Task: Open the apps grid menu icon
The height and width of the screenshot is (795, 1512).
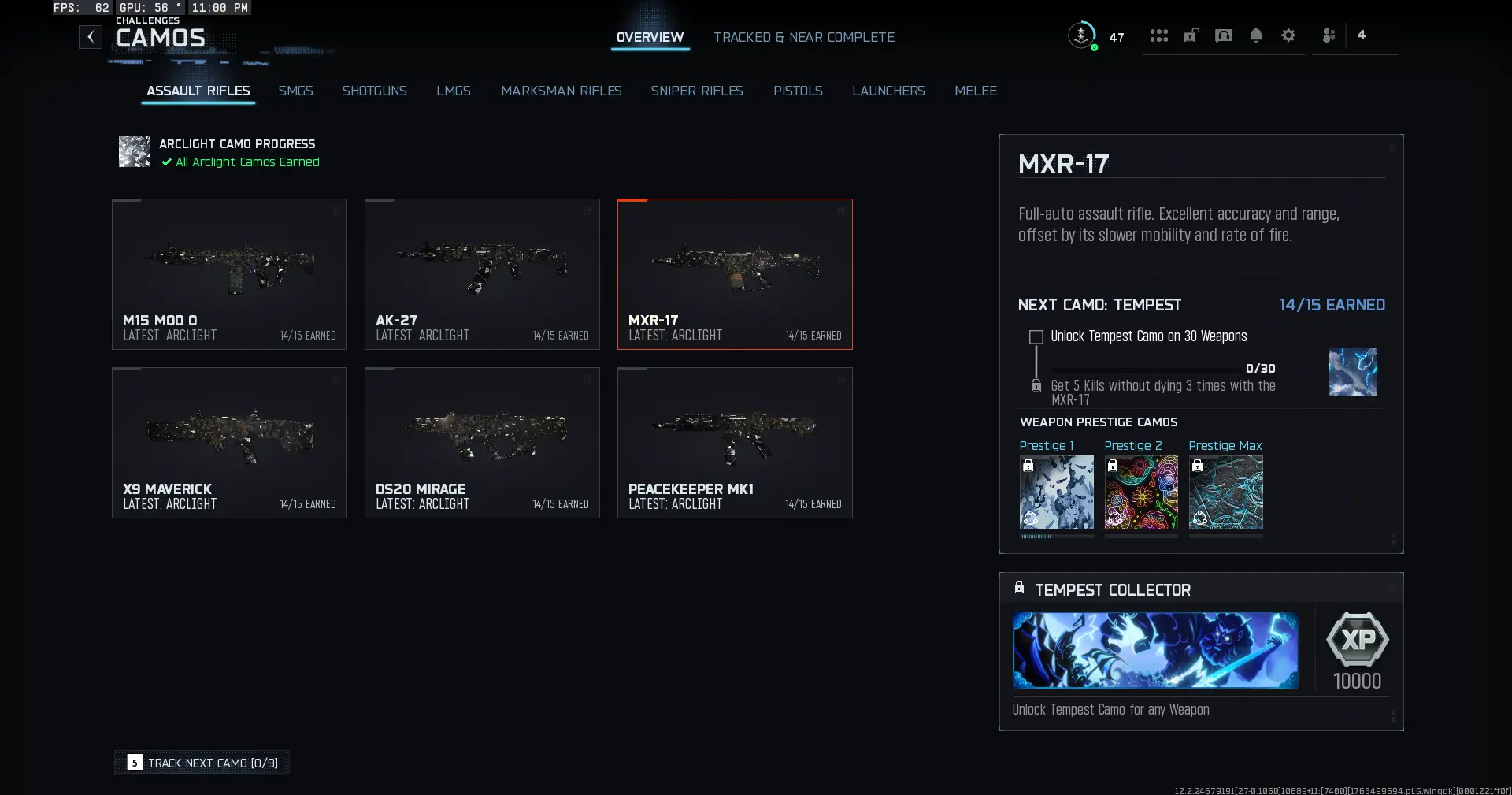Action: coord(1158,35)
